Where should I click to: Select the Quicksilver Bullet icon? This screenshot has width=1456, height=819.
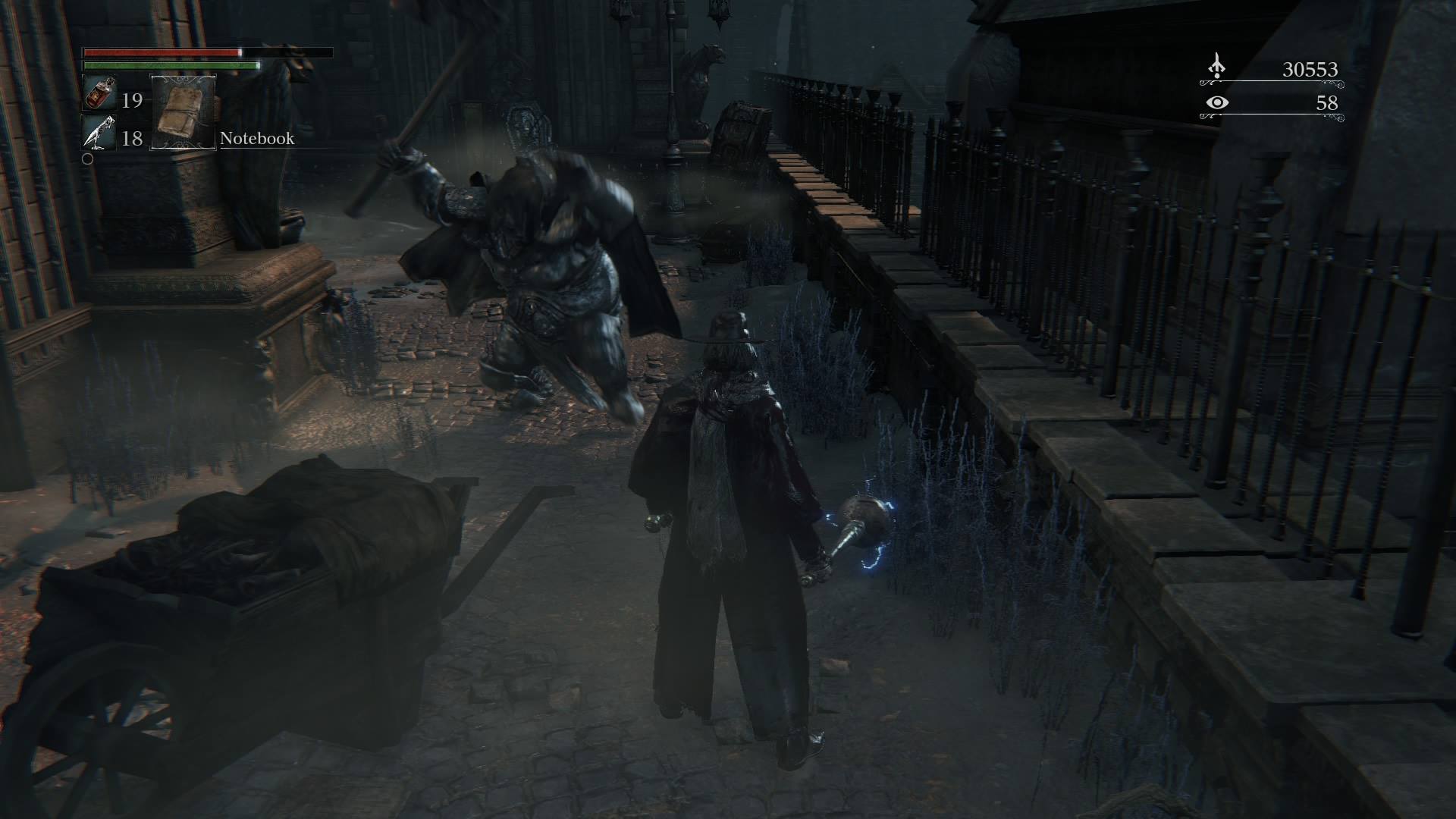[x=99, y=133]
